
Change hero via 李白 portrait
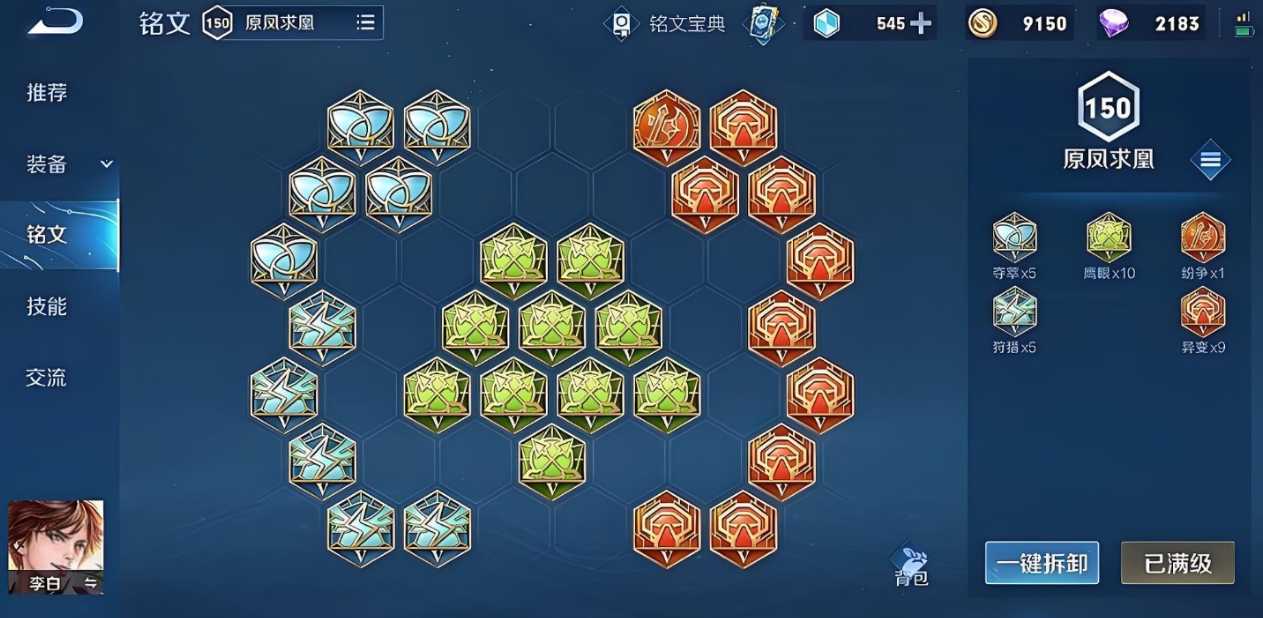(56, 546)
